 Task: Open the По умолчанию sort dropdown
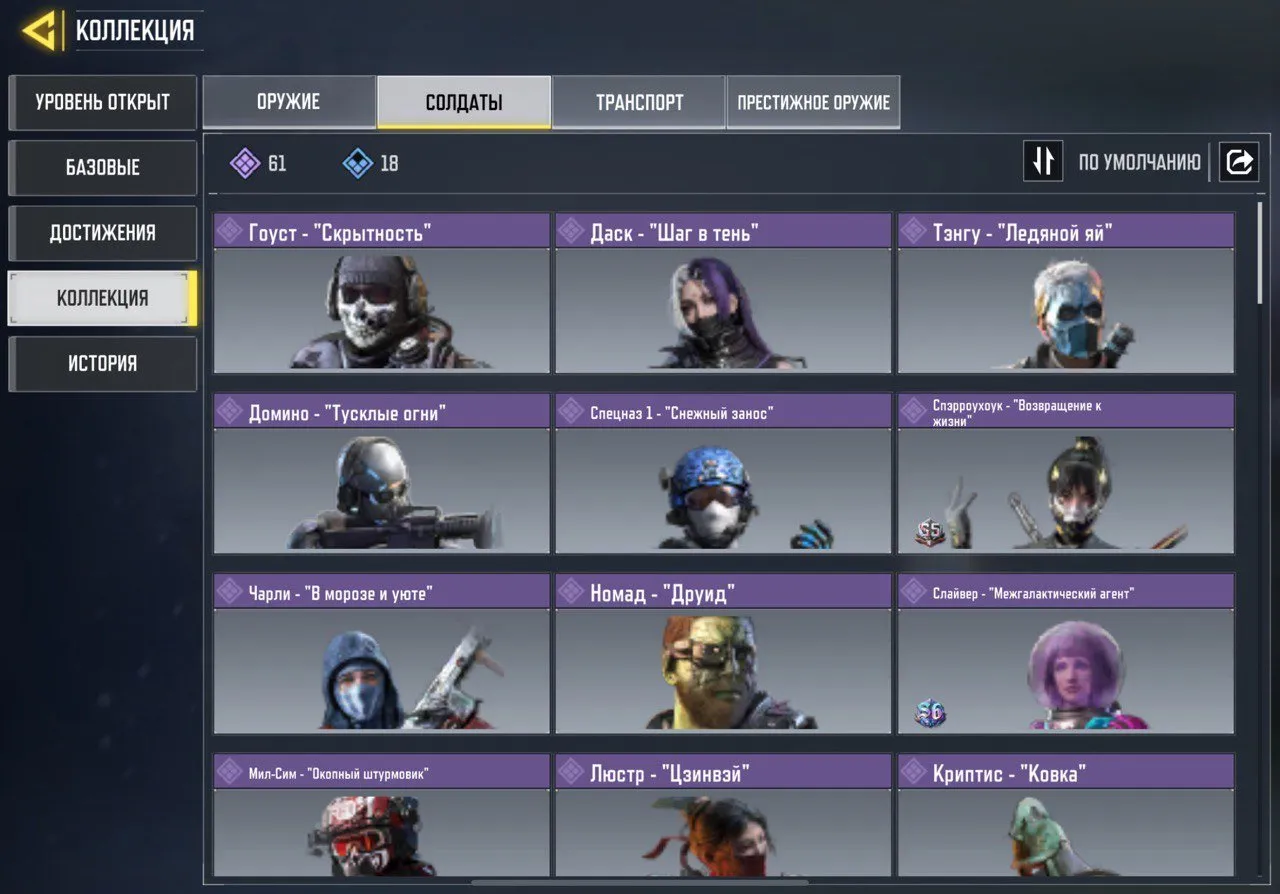coord(1140,162)
